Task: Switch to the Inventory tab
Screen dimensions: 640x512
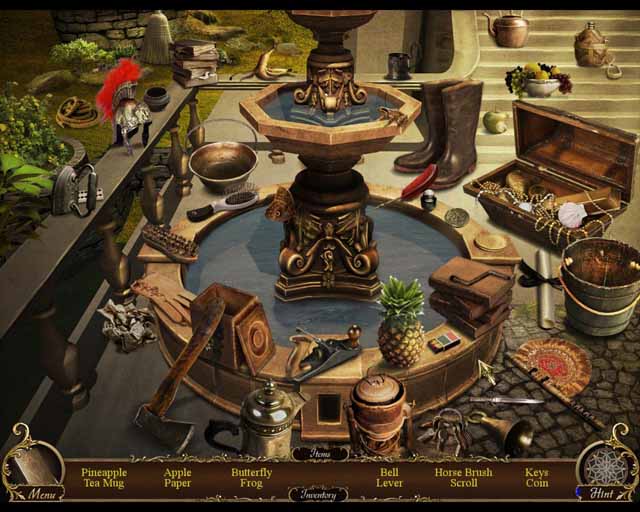Action: pyautogui.click(x=320, y=494)
